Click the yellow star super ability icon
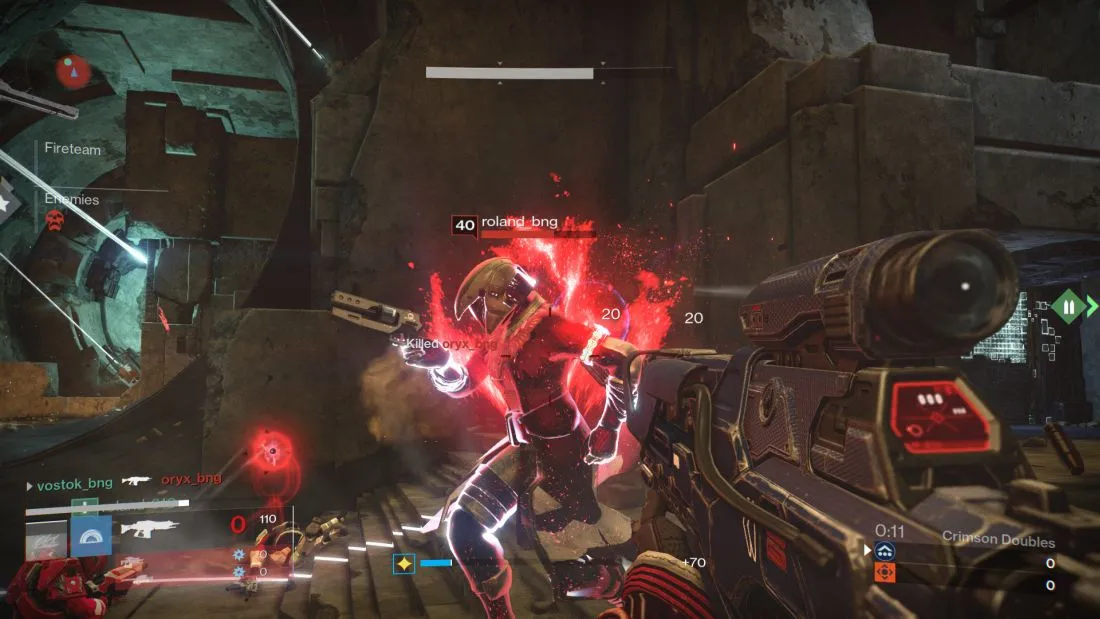Viewport: 1100px width, 619px height. click(x=405, y=563)
